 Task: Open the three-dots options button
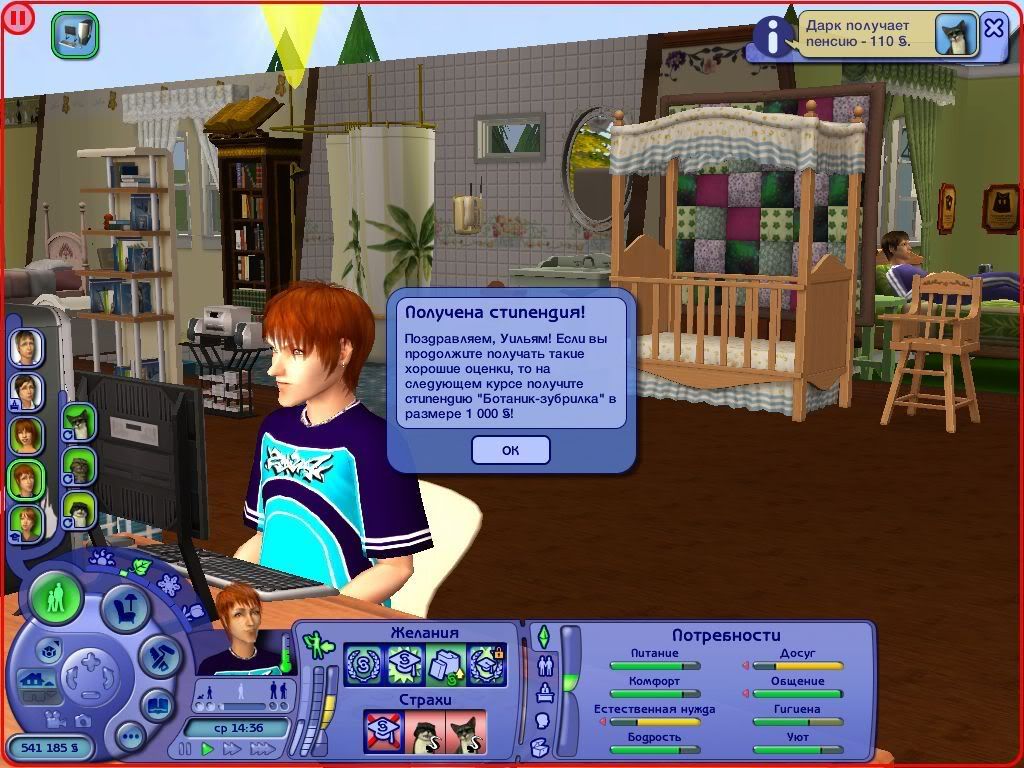click(129, 738)
